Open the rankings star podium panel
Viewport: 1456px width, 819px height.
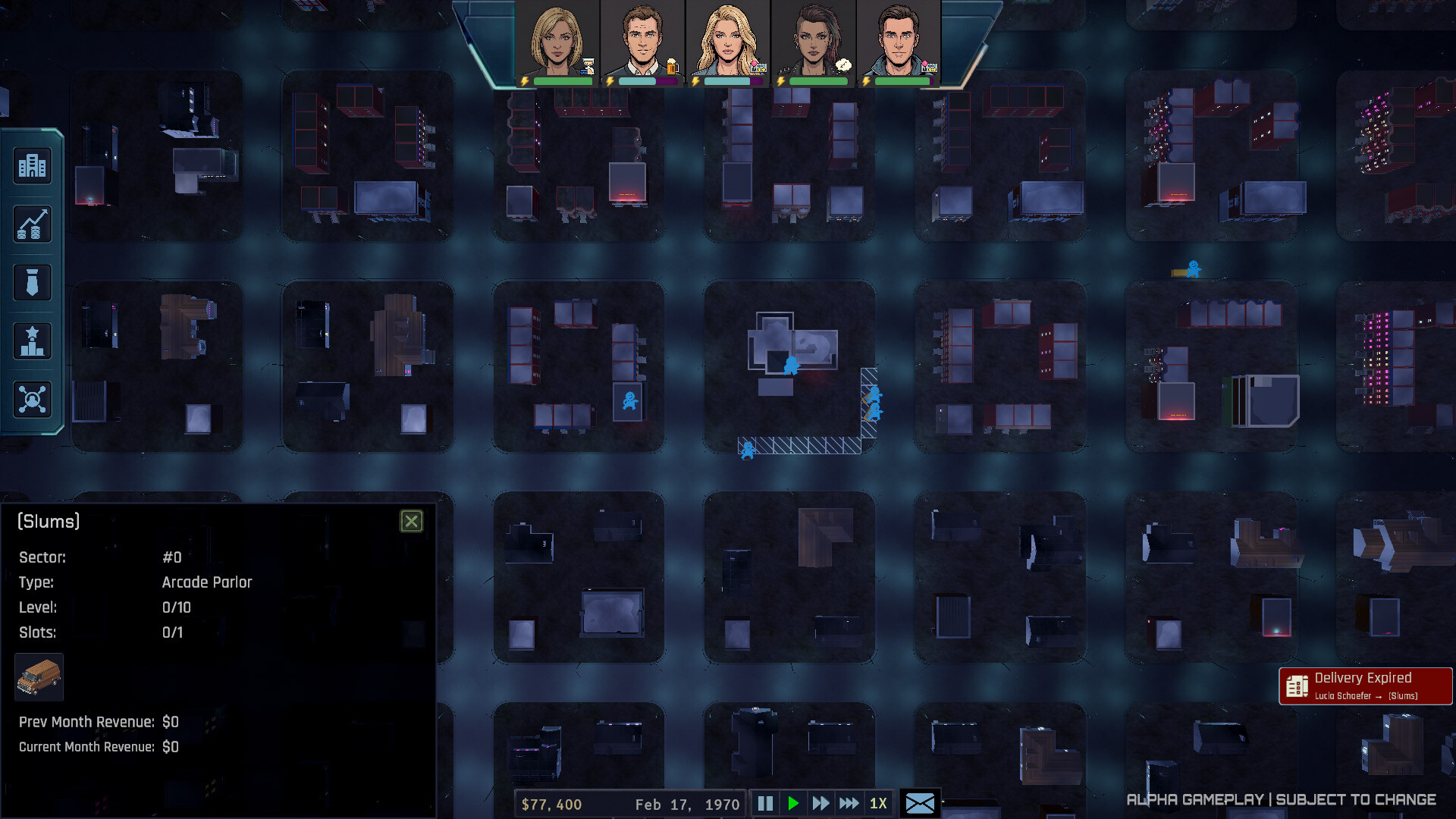[x=32, y=340]
